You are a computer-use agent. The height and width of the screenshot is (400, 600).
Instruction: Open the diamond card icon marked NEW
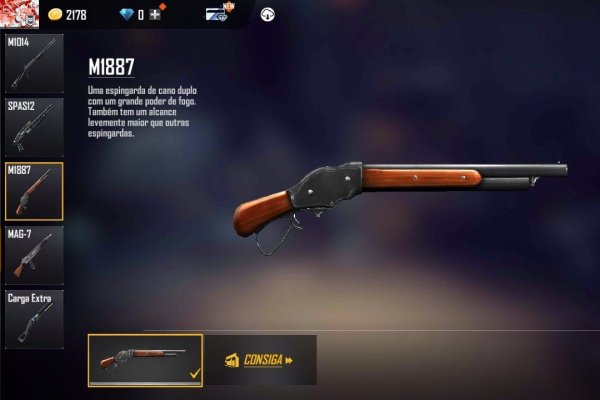219,14
